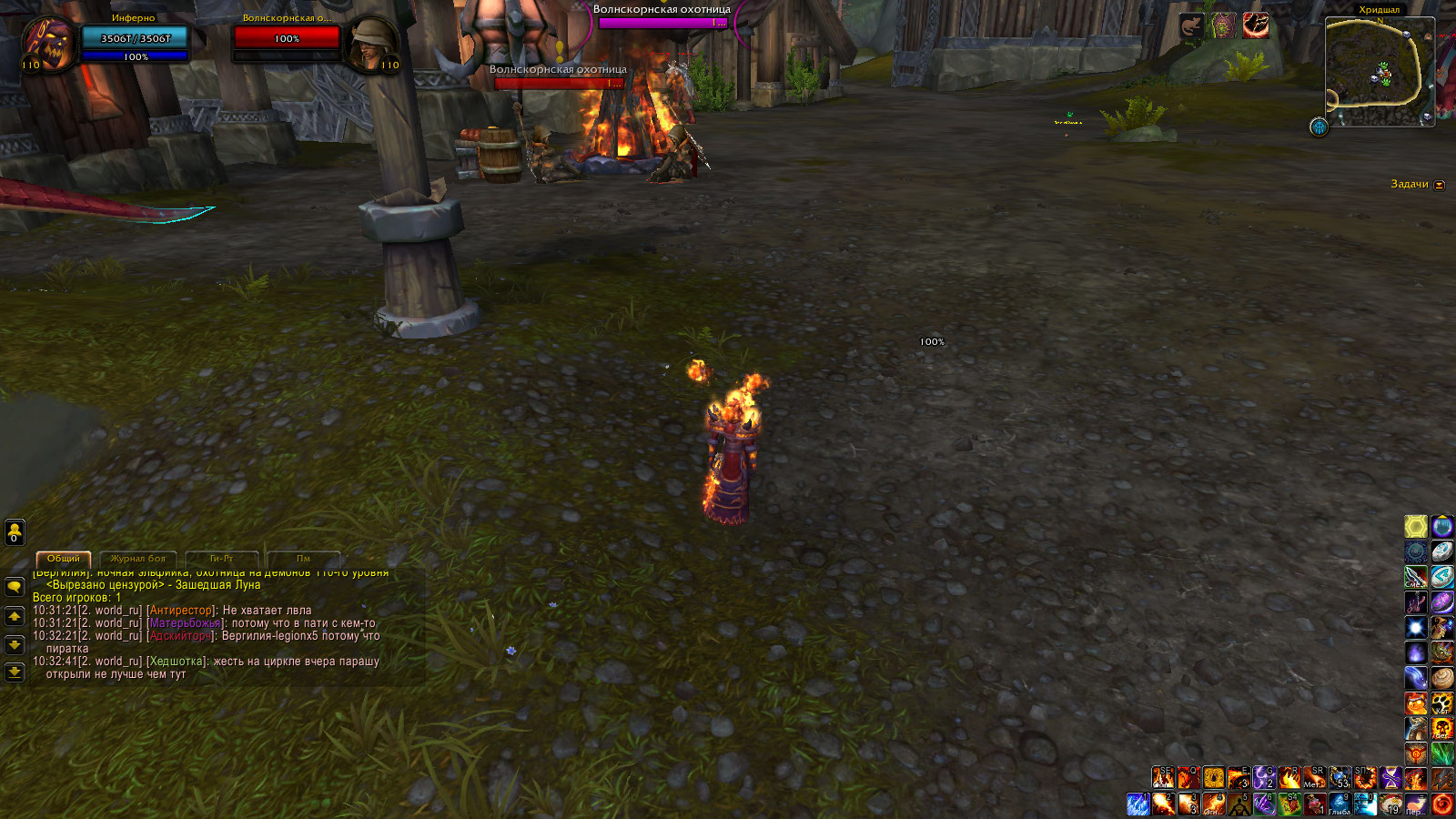Viewport: 1456px width, 819px height.
Task: Collapse the Задачи objectives tracker
Action: [1440, 185]
